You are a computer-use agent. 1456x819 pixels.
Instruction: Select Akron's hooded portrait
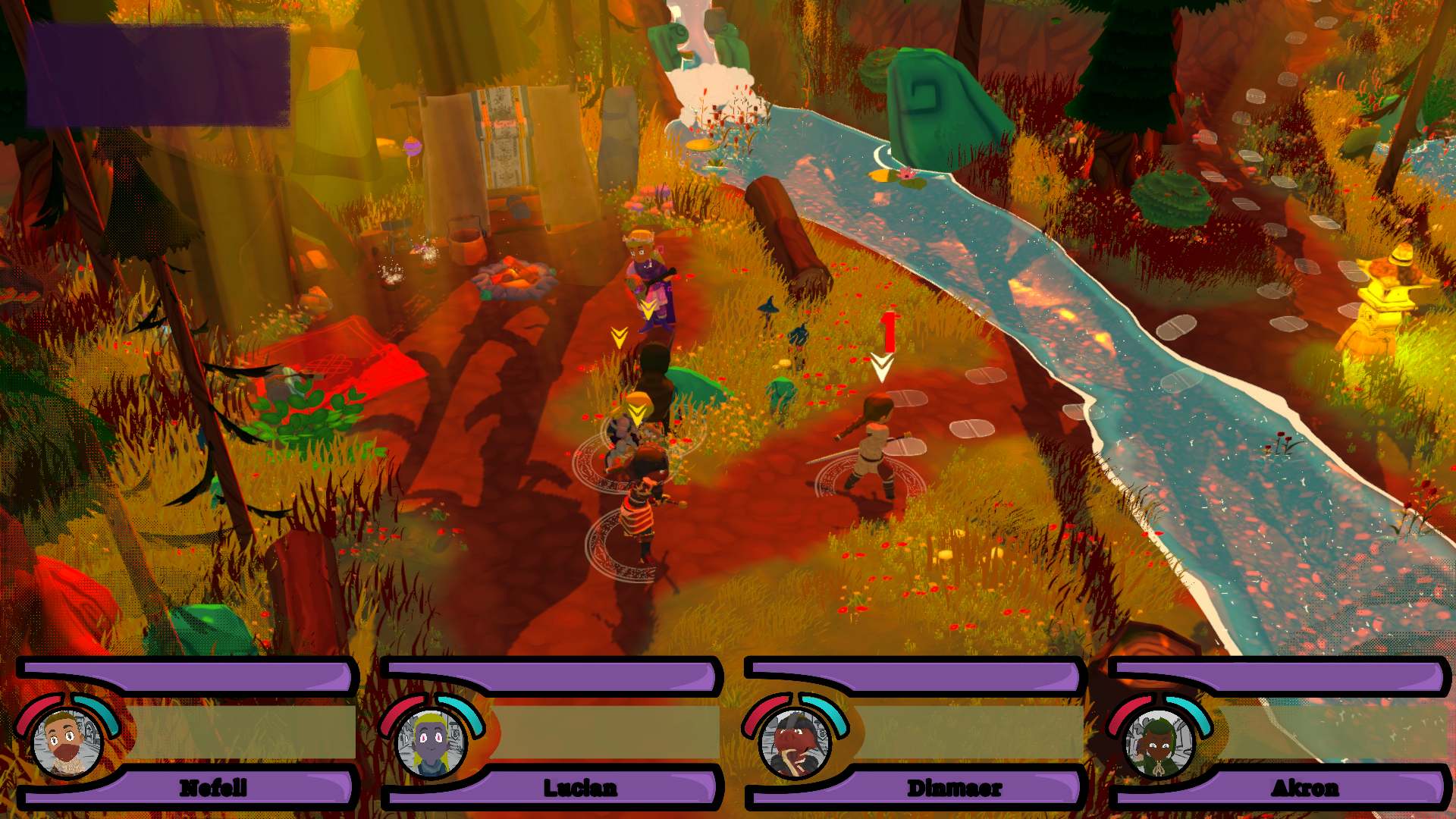[1158, 743]
